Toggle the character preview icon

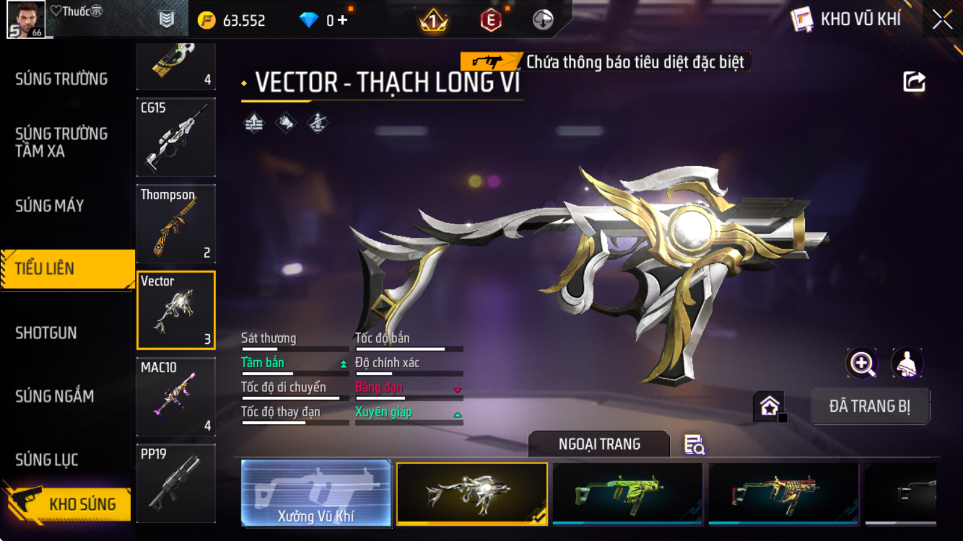[x=906, y=363]
